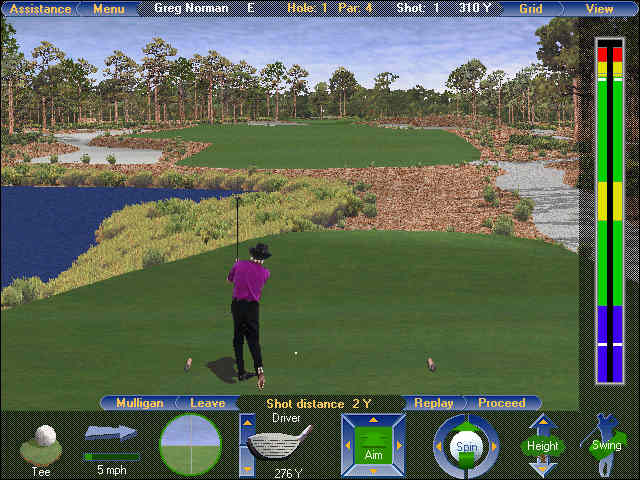Open the main Menu button
This screenshot has width=640, height=480.
coord(108,9)
